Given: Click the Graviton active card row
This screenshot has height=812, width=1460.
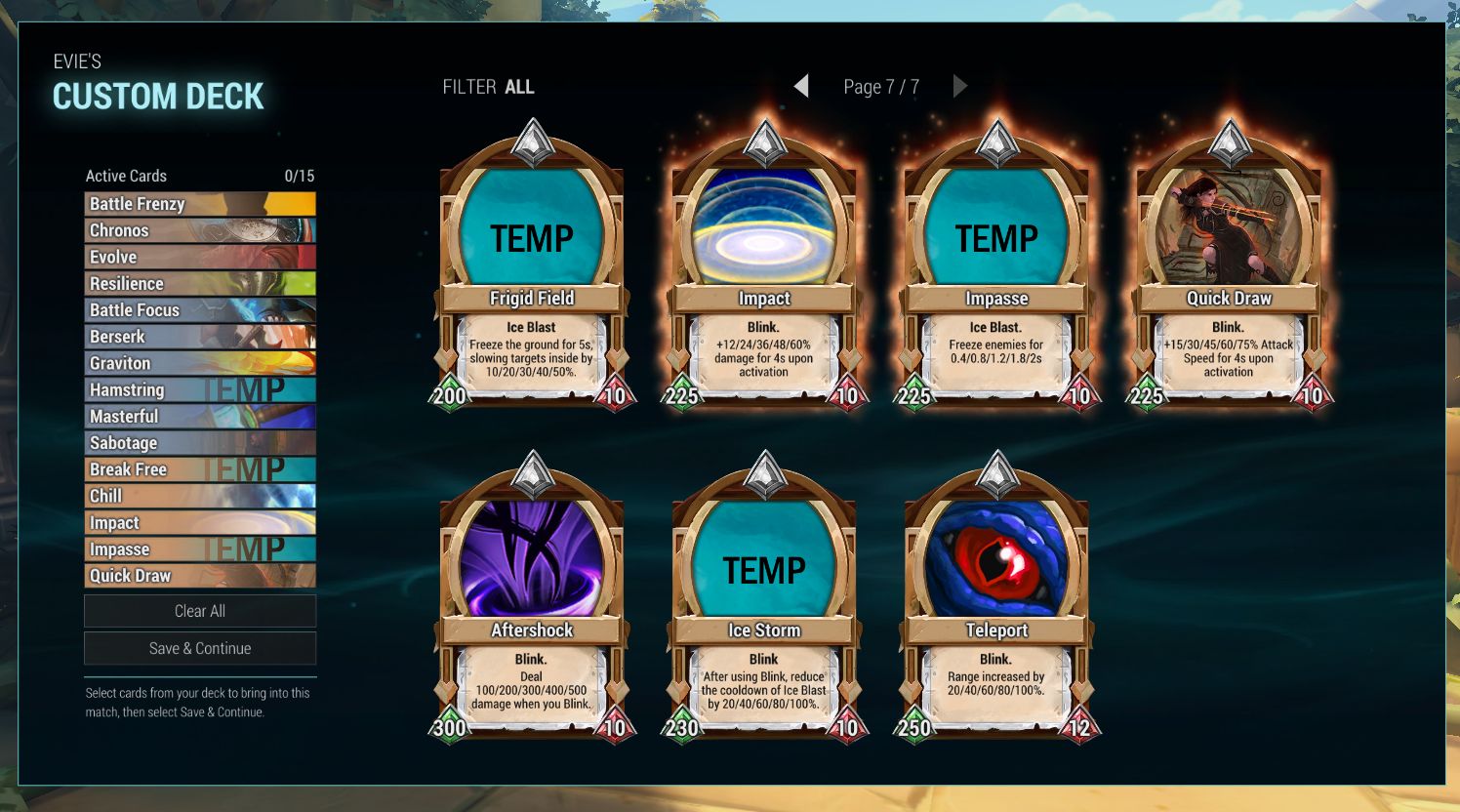Looking at the screenshot, I should point(200,363).
